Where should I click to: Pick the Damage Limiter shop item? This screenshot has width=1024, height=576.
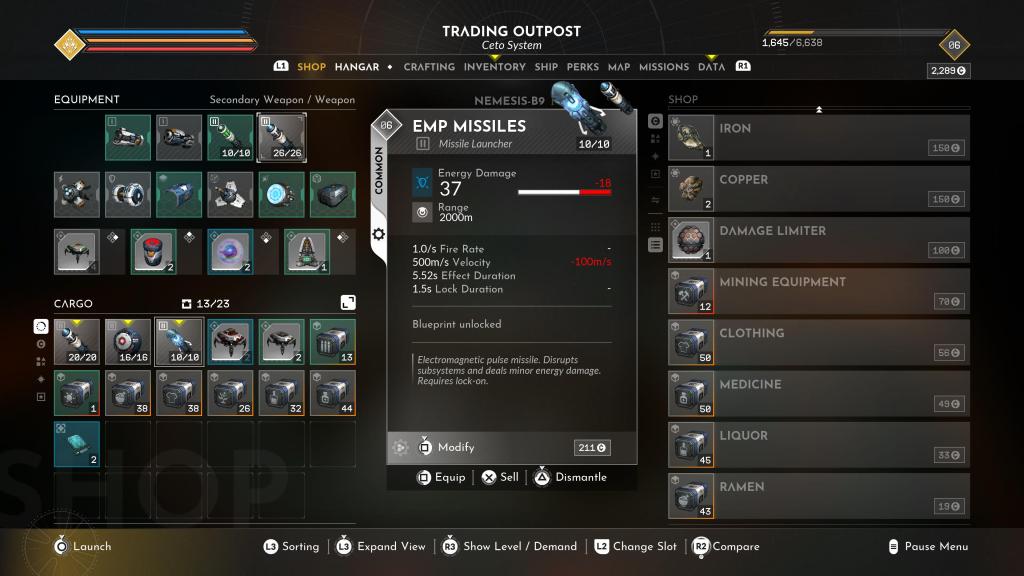pyautogui.click(x=818, y=240)
